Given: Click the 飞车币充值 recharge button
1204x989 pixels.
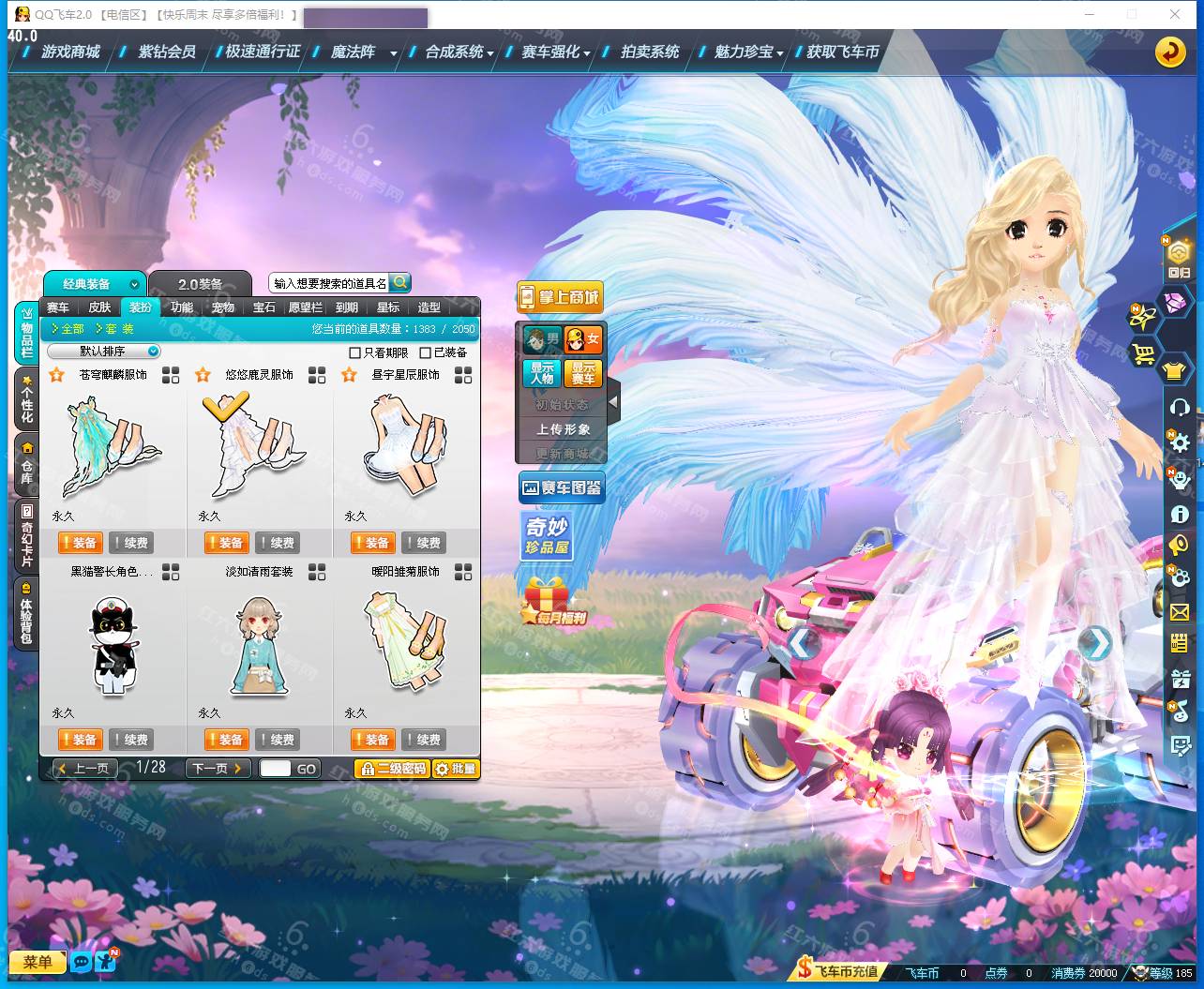Looking at the screenshot, I should [x=838, y=971].
